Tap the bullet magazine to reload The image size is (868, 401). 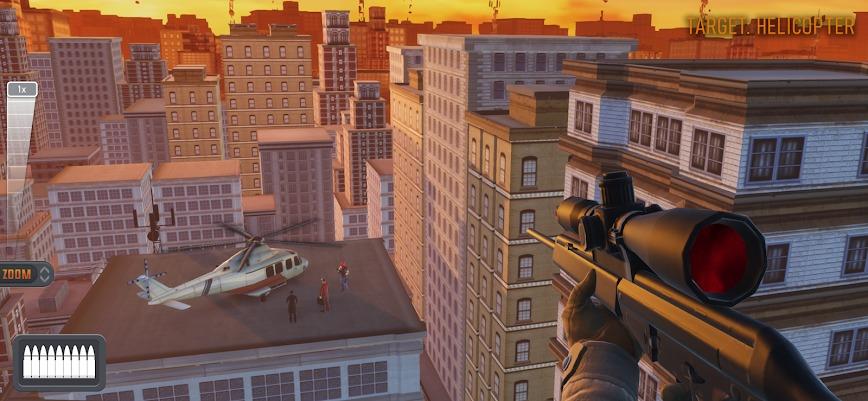tap(59, 362)
